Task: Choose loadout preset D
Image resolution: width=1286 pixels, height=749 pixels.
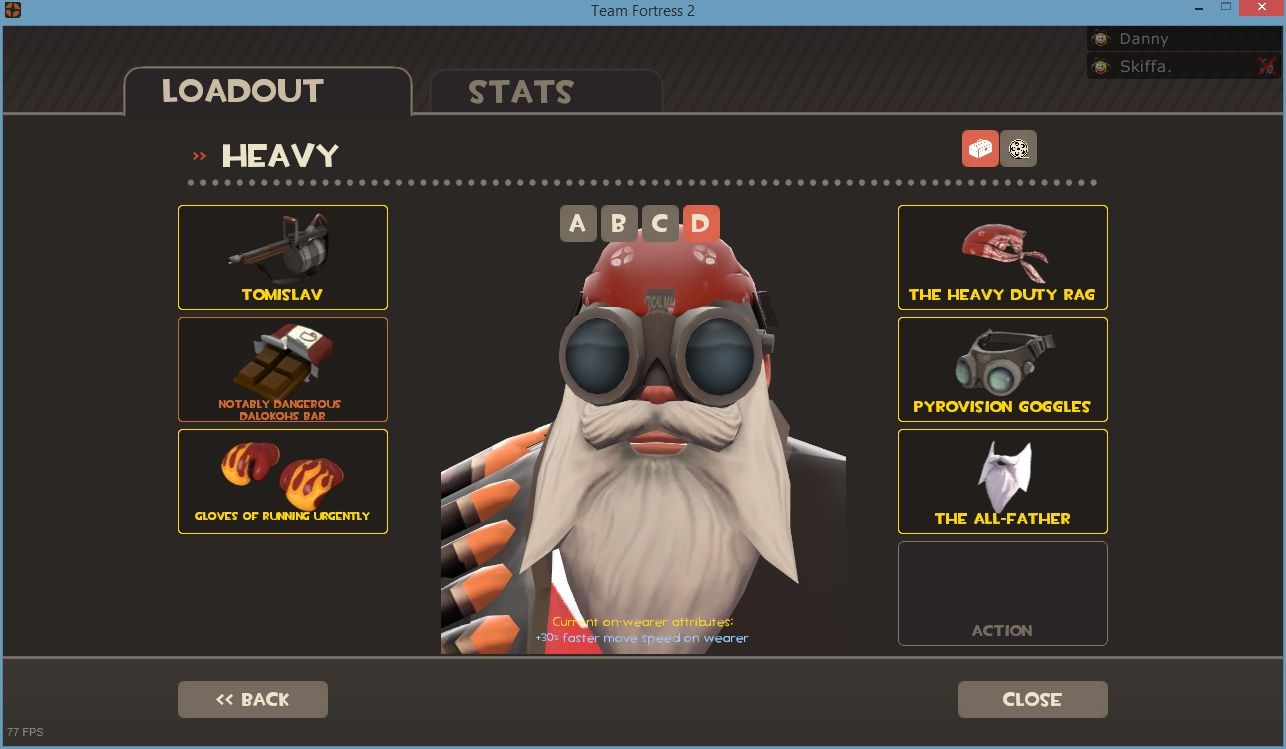Action: pyautogui.click(x=700, y=224)
